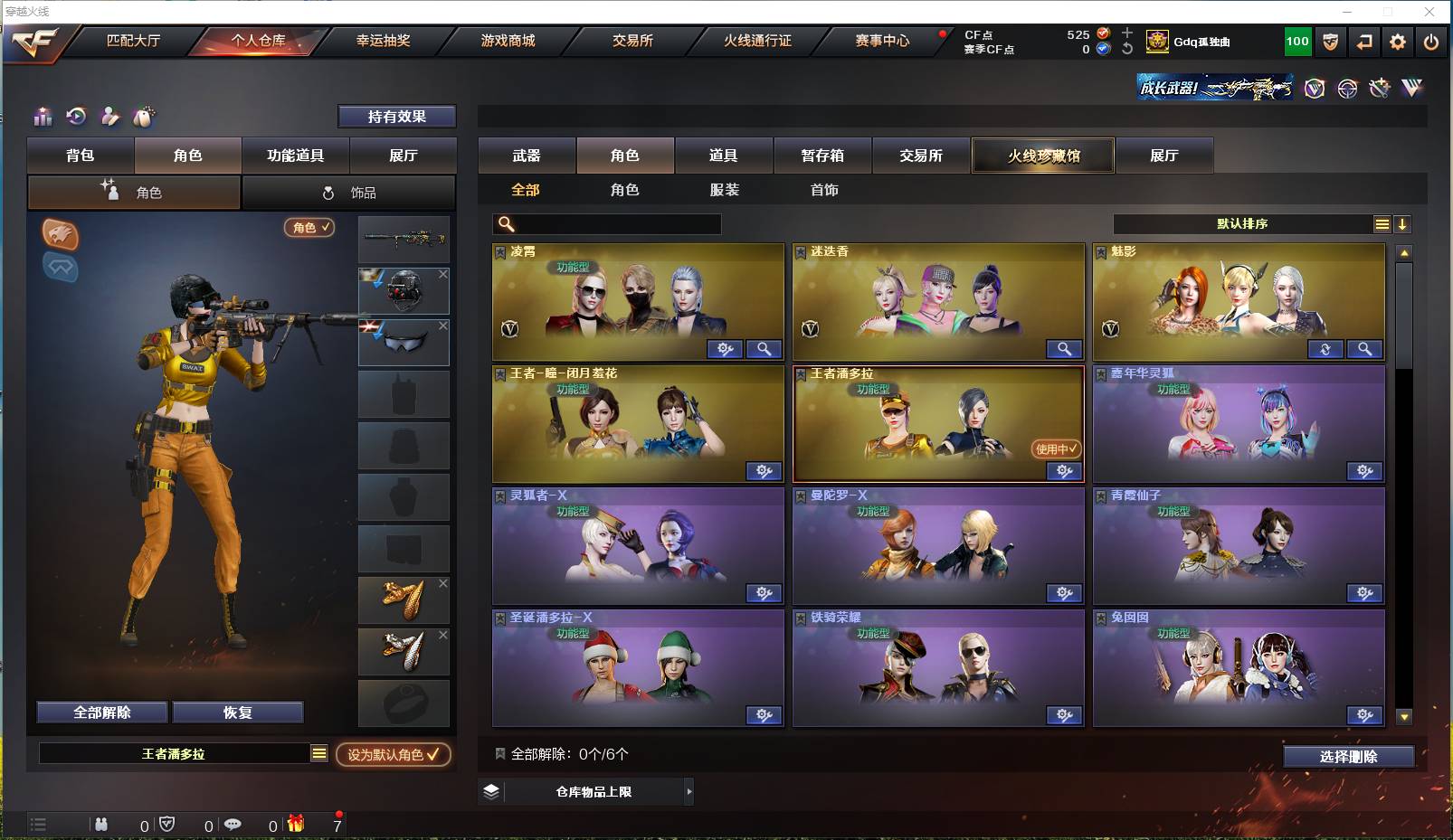Screen dimensions: 1453x840
Task: Switch to the 火线珍藏馆 tab
Action: point(1042,155)
